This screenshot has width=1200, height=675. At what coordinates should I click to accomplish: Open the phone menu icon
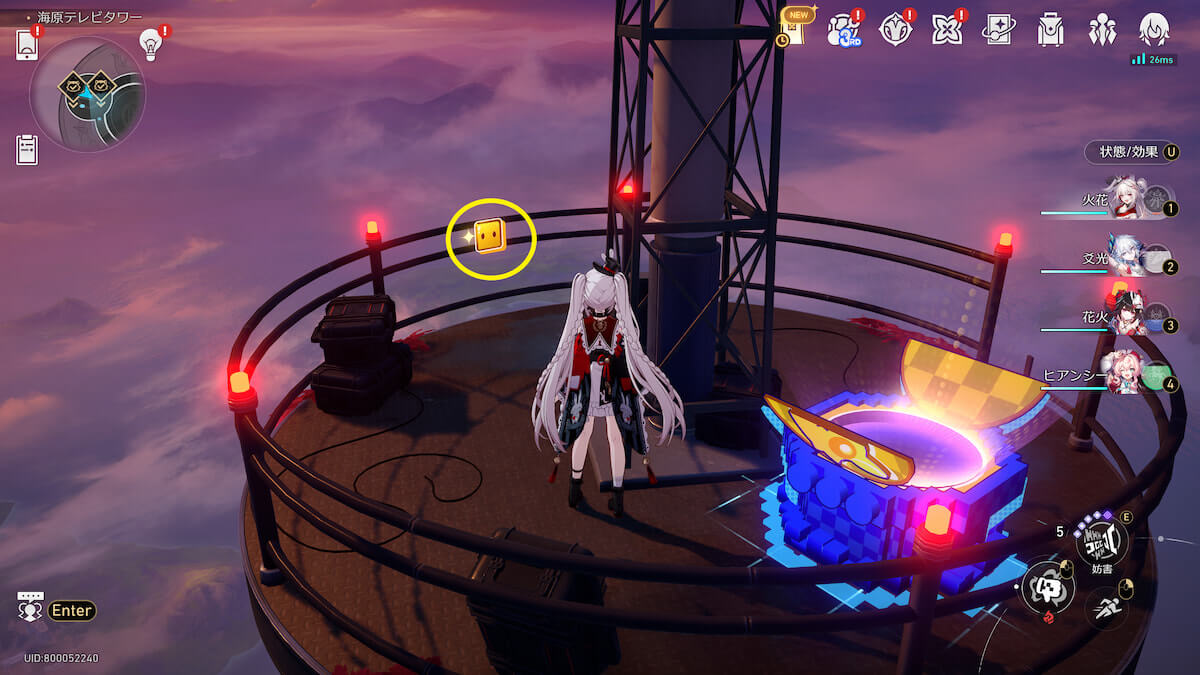pyautogui.click(x=27, y=45)
